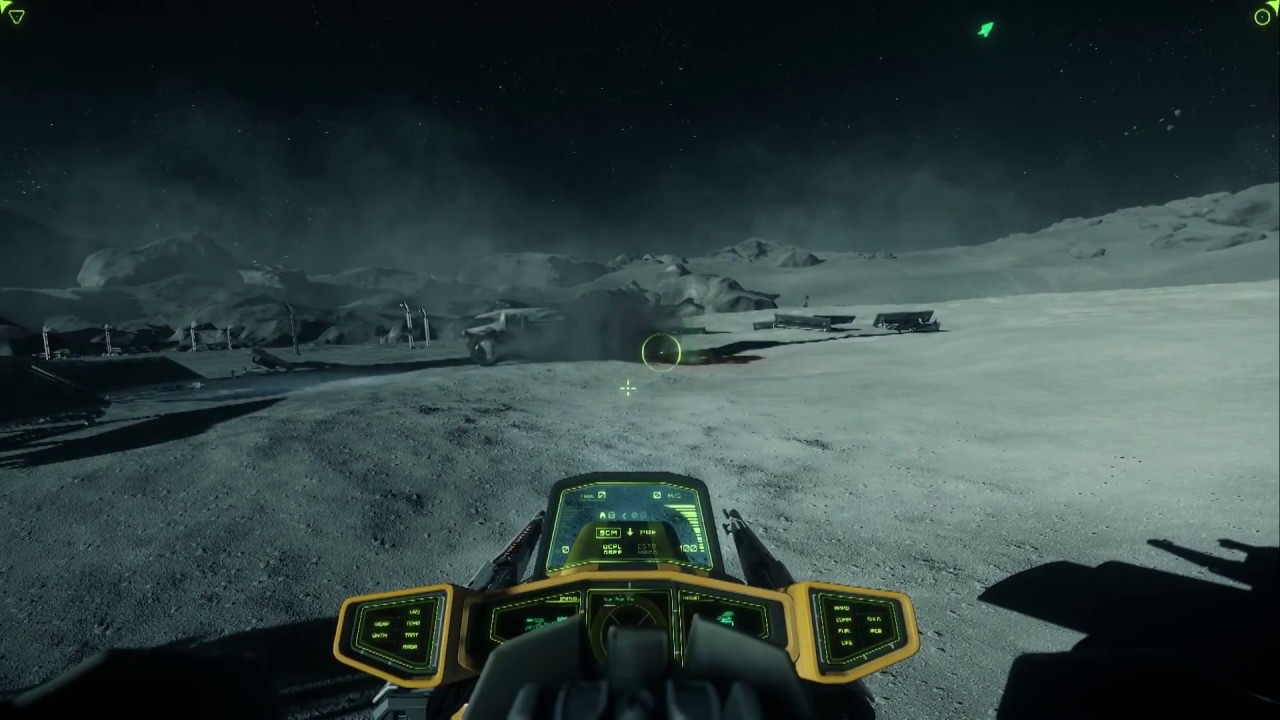Click the ESTD button on the center display
The width and height of the screenshot is (1280, 720).
click(647, 546)
